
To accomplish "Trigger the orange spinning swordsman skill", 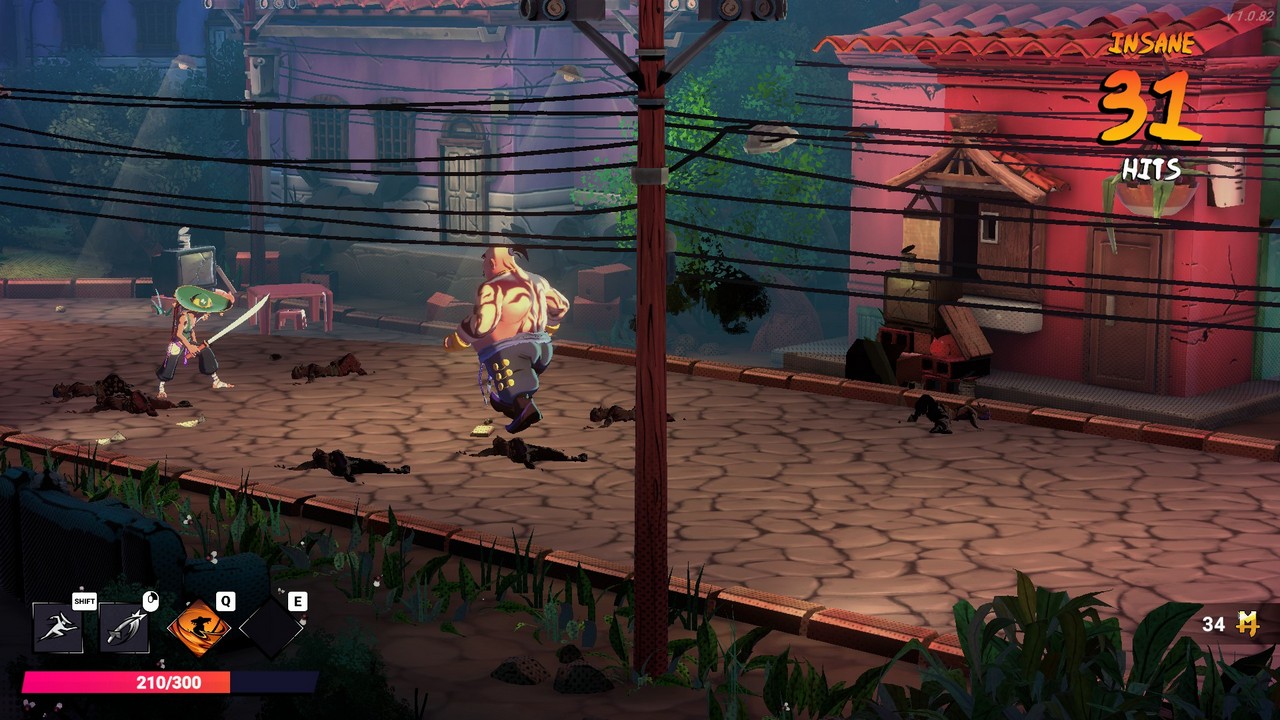I will coord(198,628).
